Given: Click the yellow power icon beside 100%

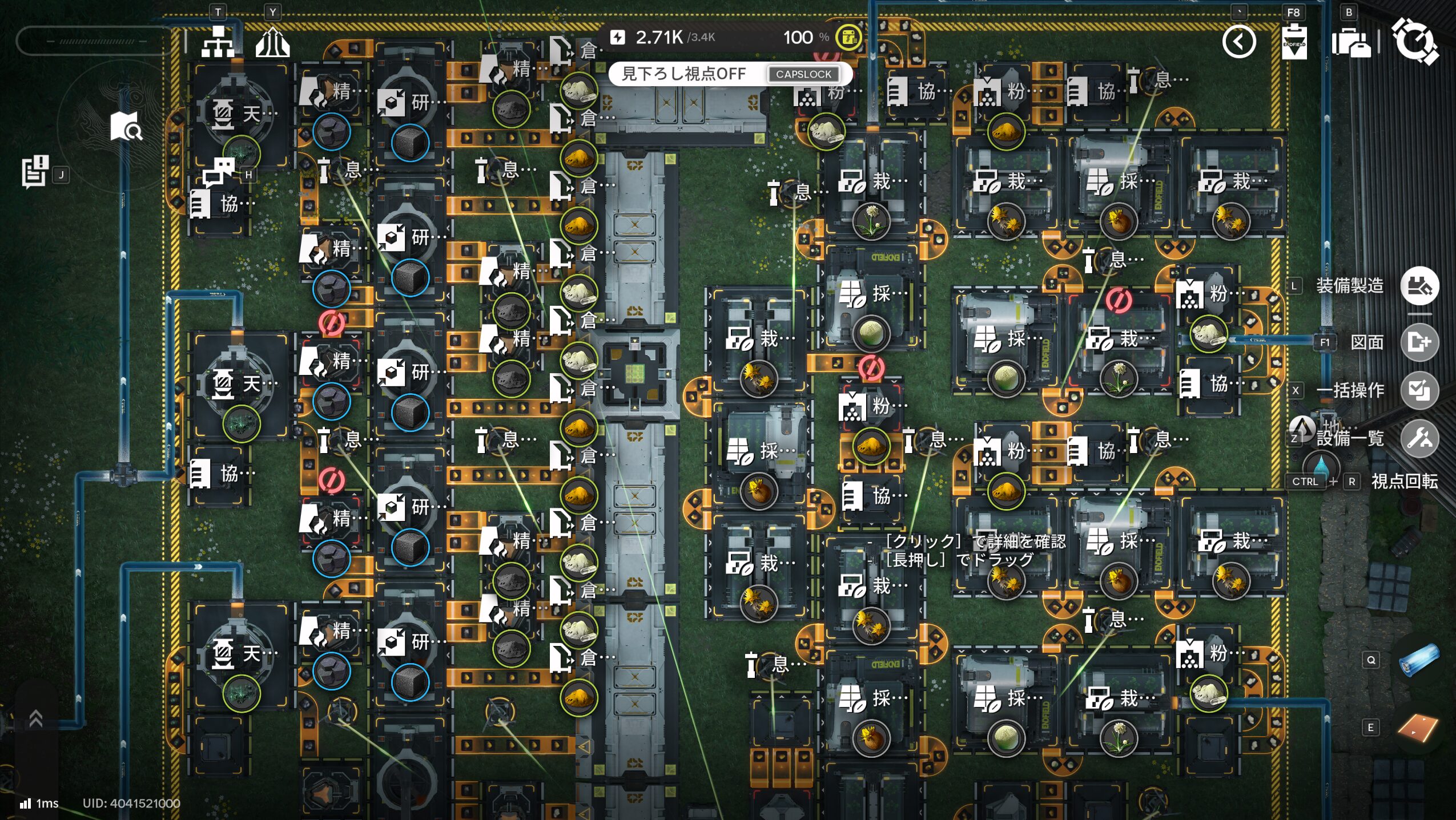Looking at the screenshot, I should point(848,38).
